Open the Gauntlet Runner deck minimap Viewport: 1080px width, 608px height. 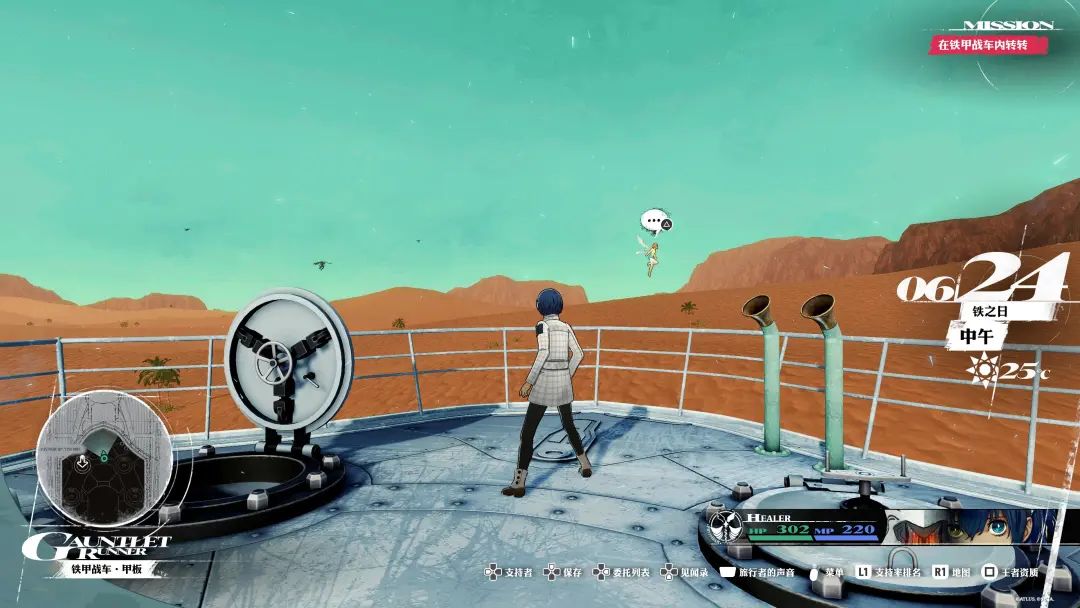point(104,458)
